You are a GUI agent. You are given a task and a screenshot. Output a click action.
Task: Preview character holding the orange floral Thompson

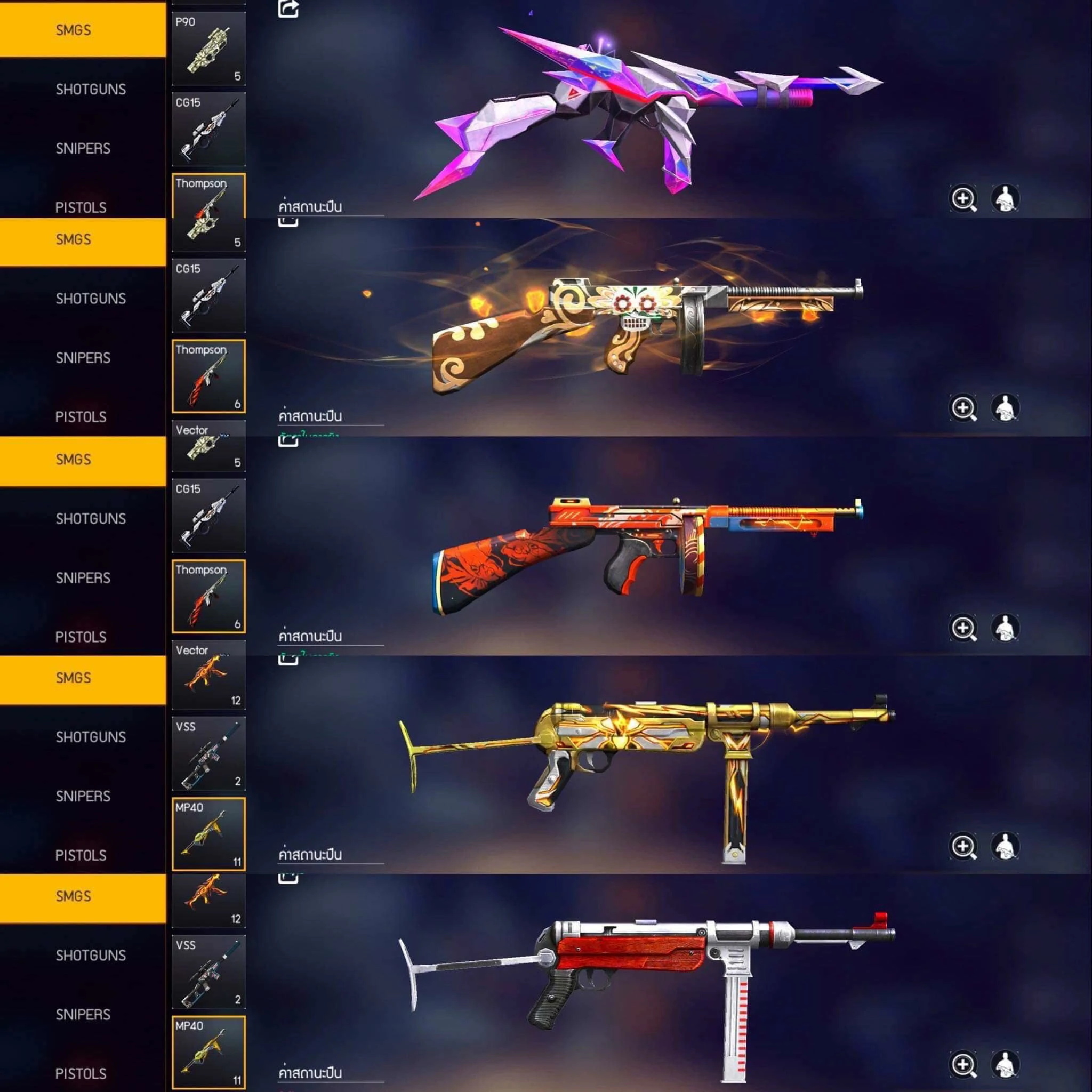pos(1005,628)
